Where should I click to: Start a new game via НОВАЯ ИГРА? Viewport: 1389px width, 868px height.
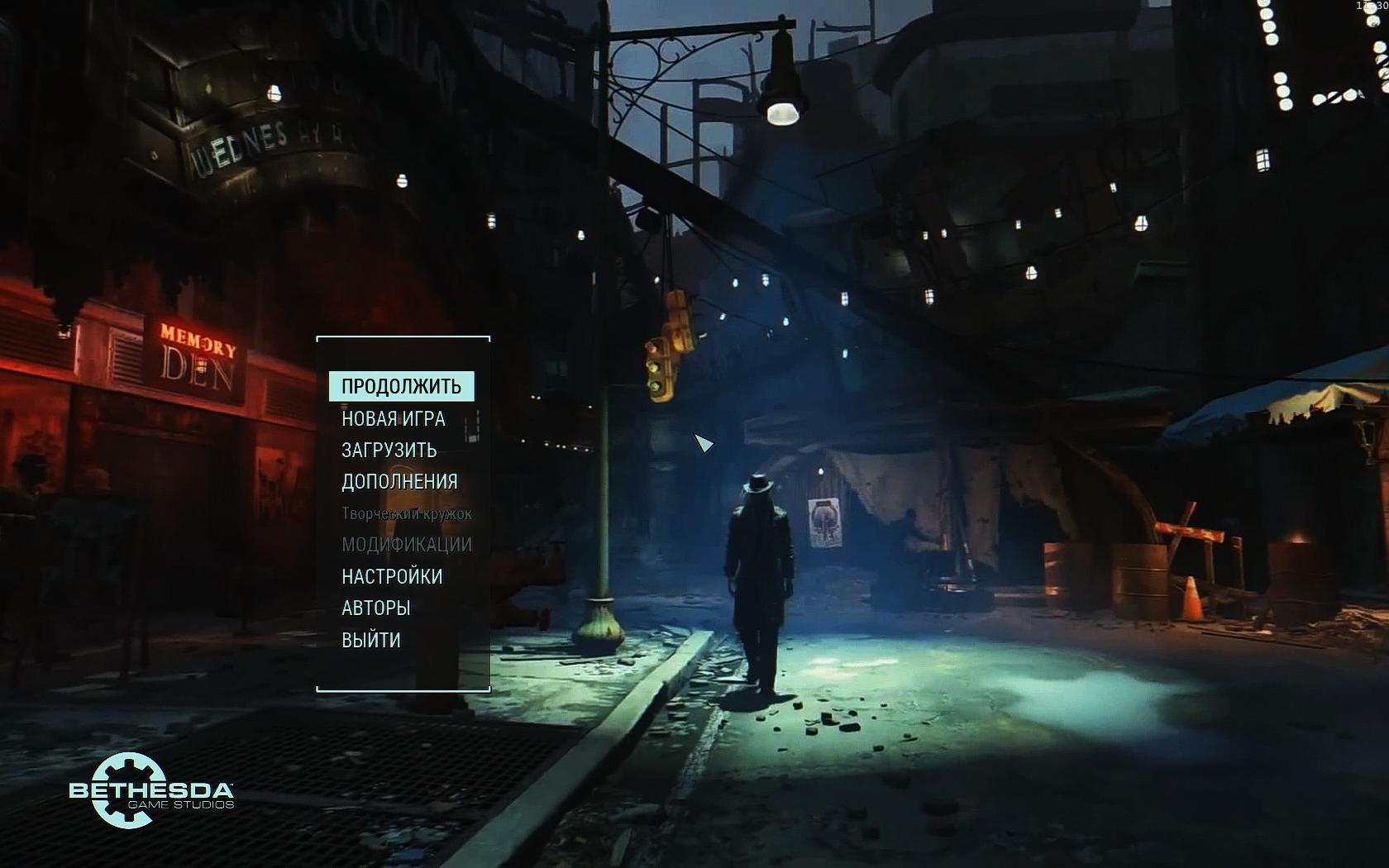pos(394,418)
